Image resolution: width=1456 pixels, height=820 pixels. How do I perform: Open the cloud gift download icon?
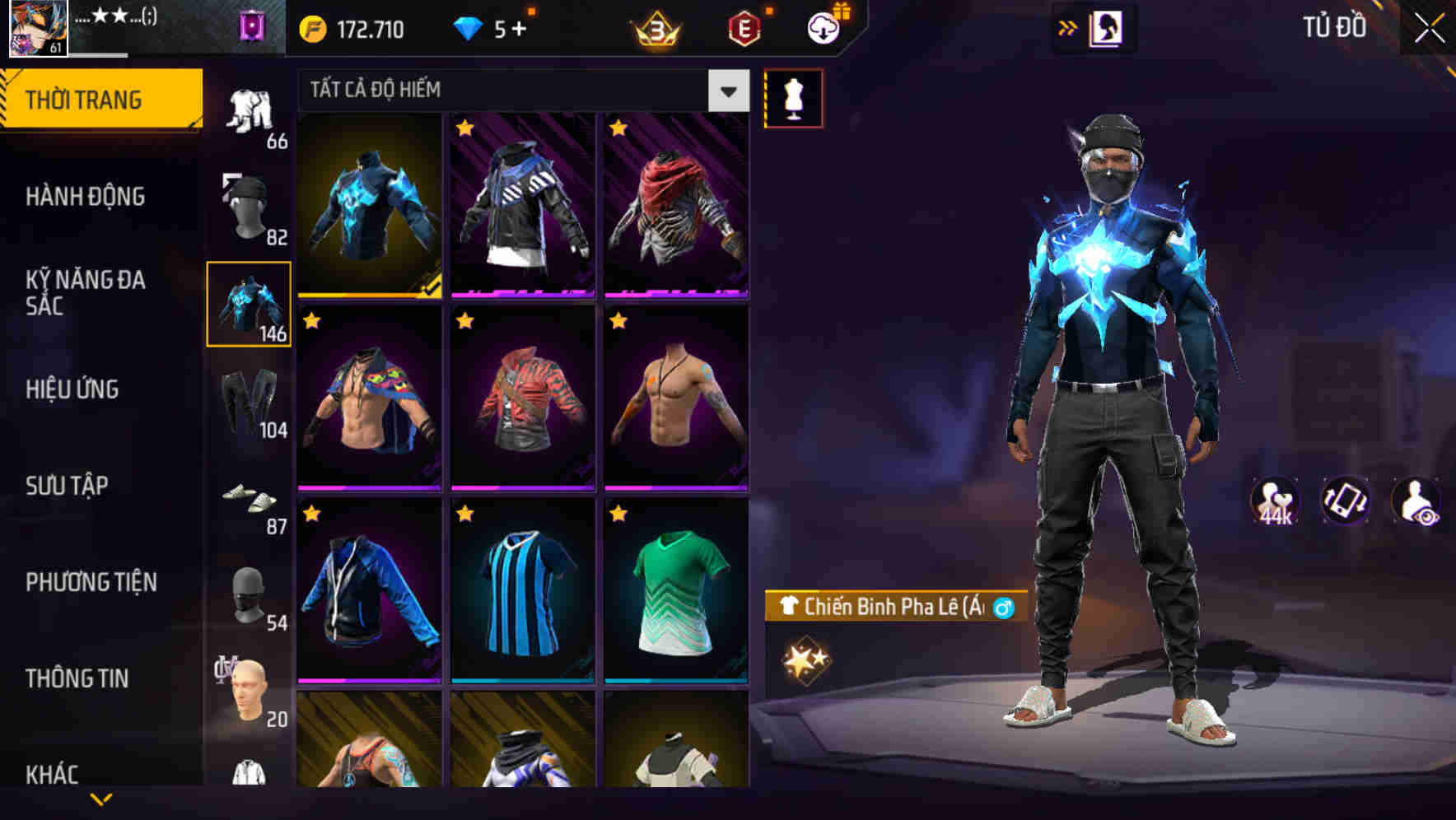click(x=823, y=27)
